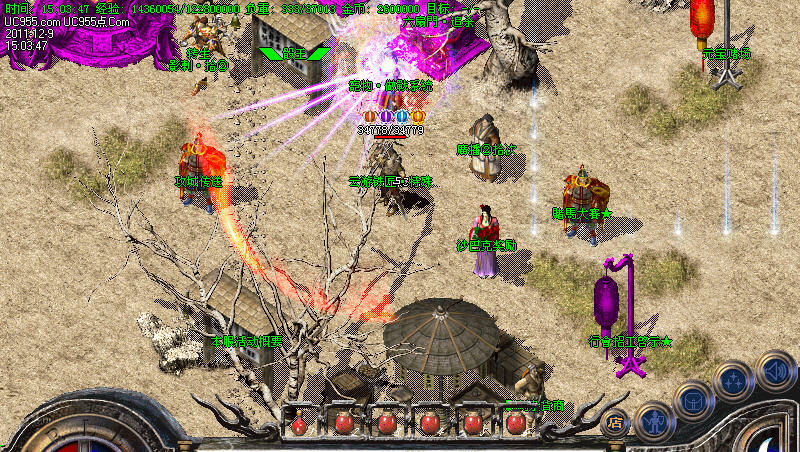Open the character equipment panel icon

click(654, 422)
